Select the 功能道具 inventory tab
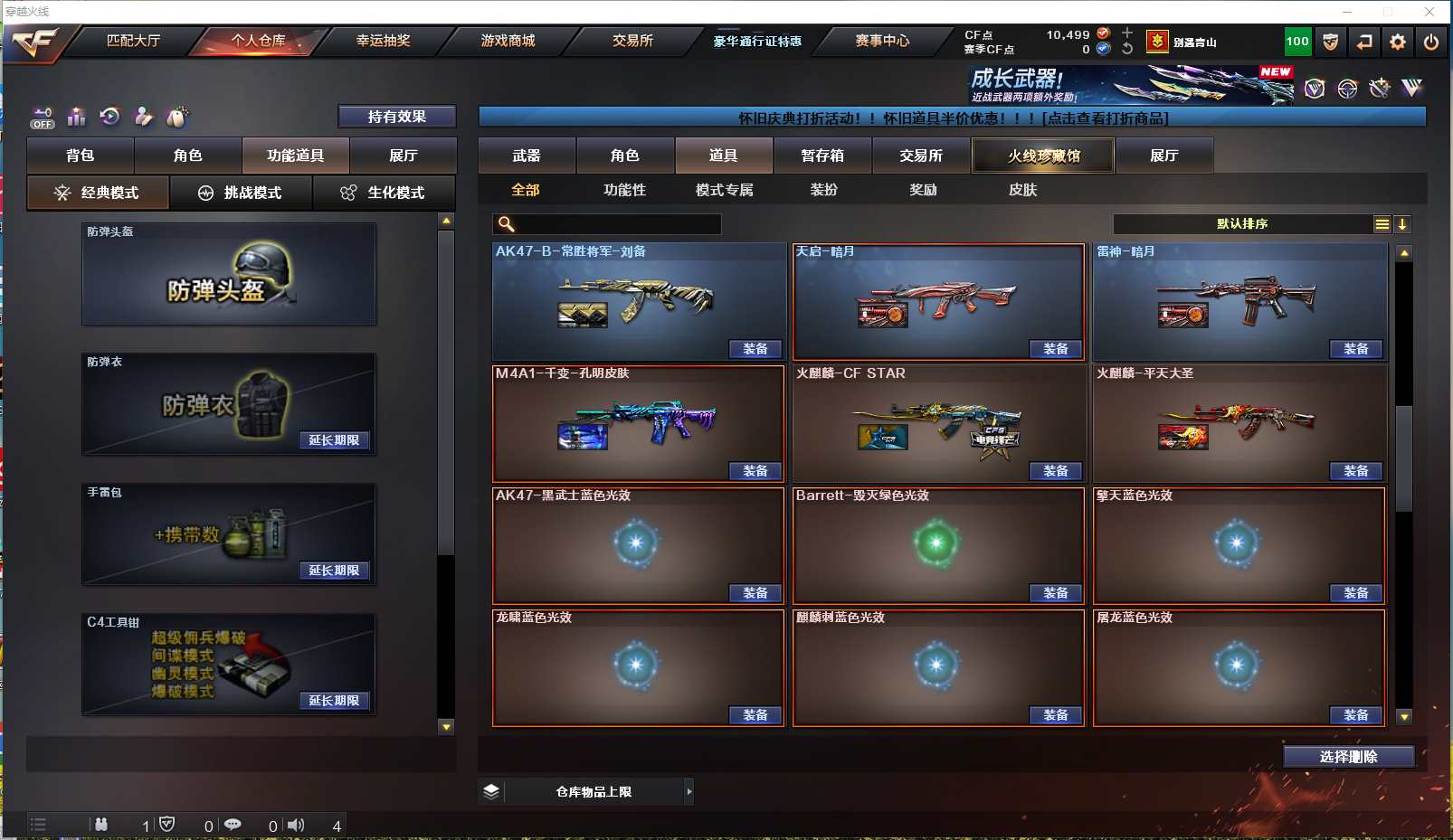1453x840 pixels. 295,156
